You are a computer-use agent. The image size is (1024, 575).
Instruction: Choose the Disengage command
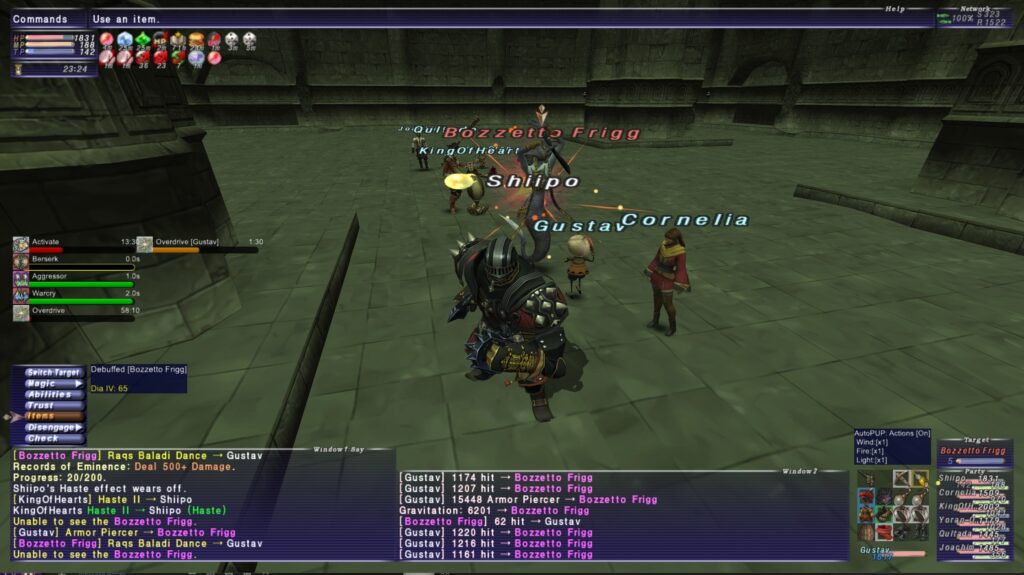click(53, 427)
